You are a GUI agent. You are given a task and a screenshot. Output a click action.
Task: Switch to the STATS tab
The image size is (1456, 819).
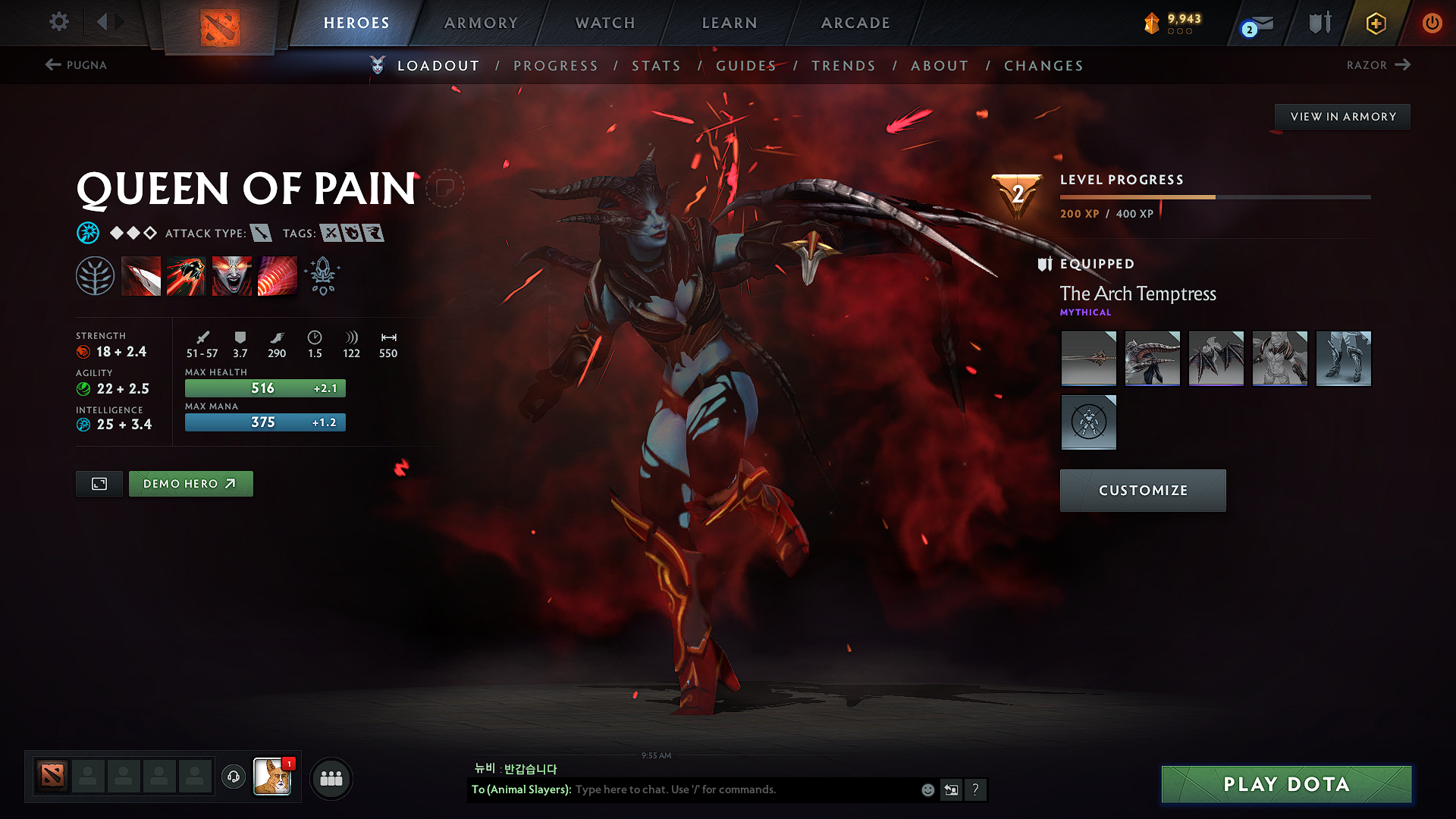click(x=656, y=66)
